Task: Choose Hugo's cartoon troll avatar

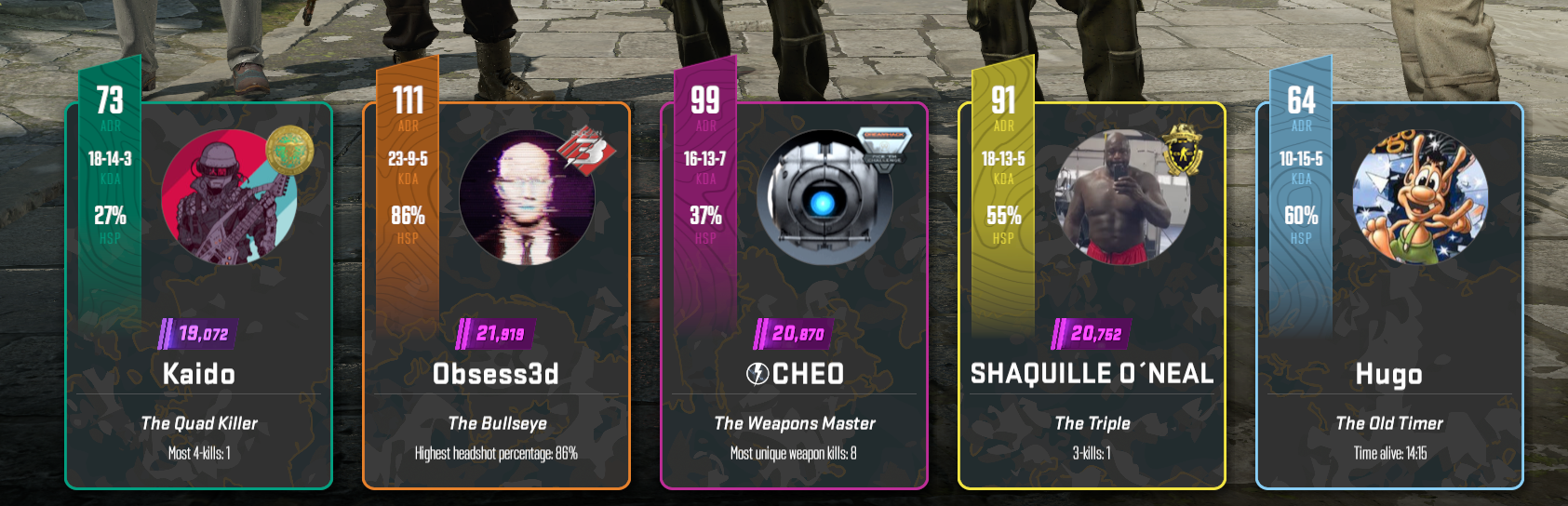Action: (1419, 197)
